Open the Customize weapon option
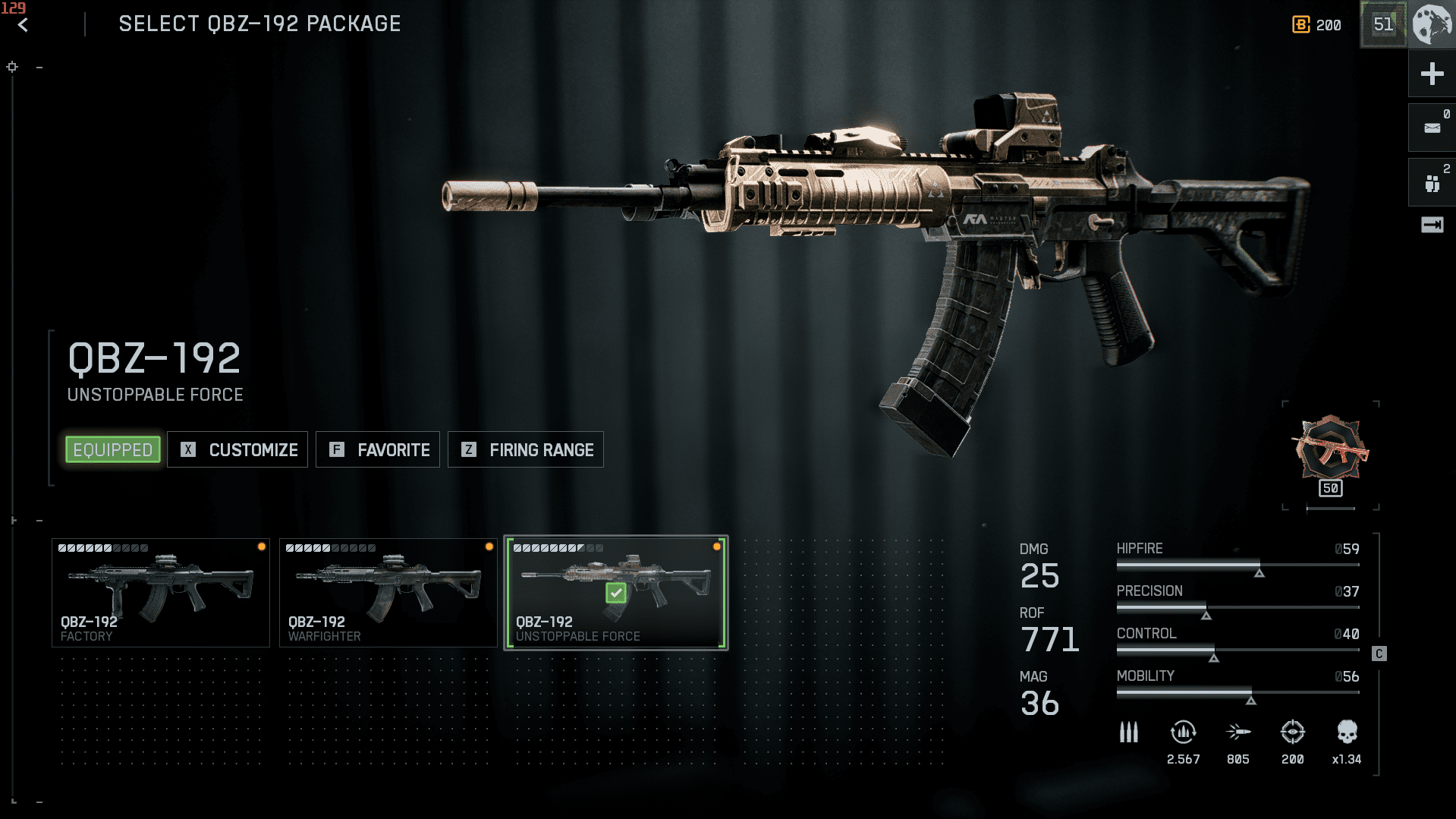Image resolution: width=1456 pixels, height=819 pixels. pyautogui.click(x=237, y=450)
